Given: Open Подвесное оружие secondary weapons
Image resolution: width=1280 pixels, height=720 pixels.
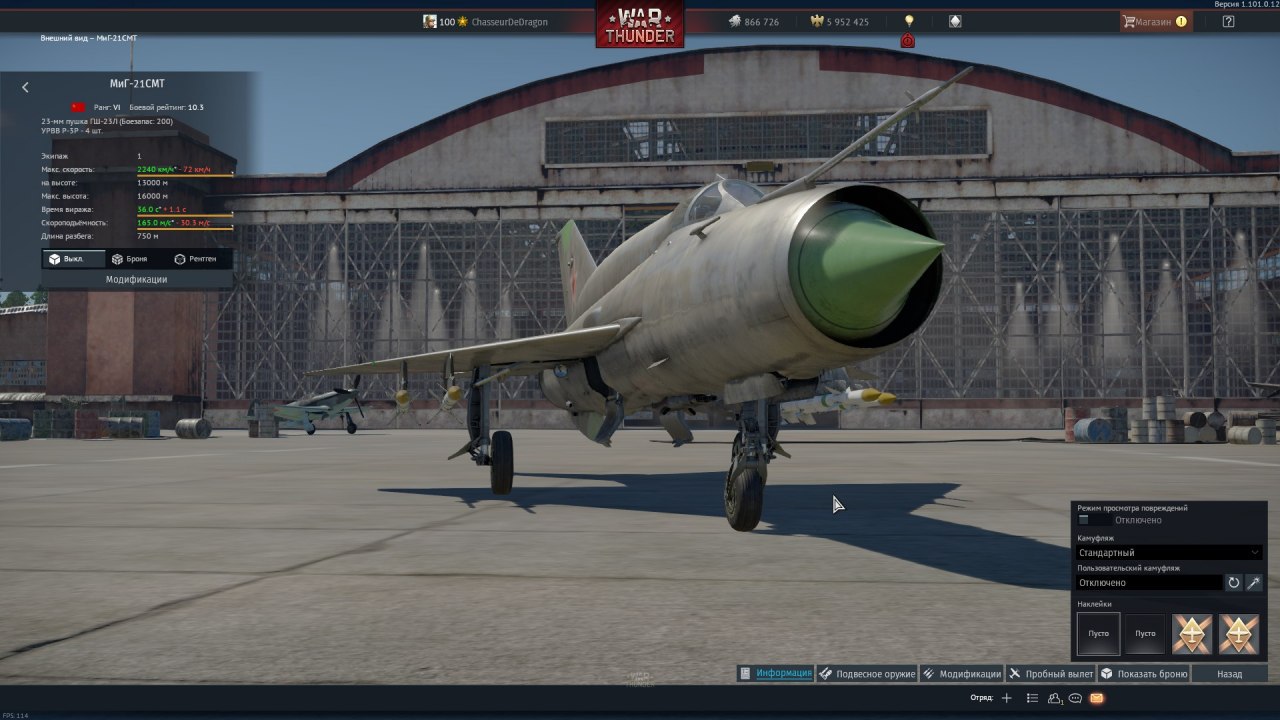Looking at the screenshot, I should (867, 673).
